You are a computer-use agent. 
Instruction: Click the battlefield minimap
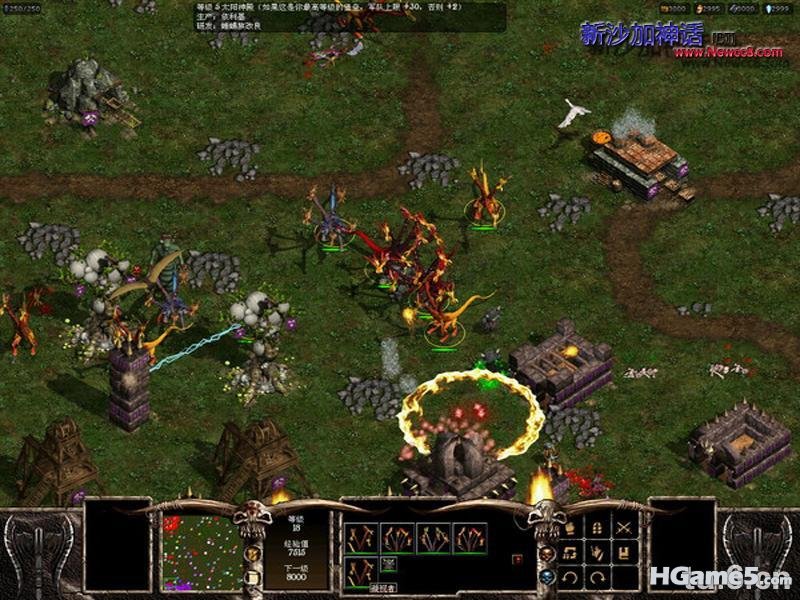click(x=203, y=551)
